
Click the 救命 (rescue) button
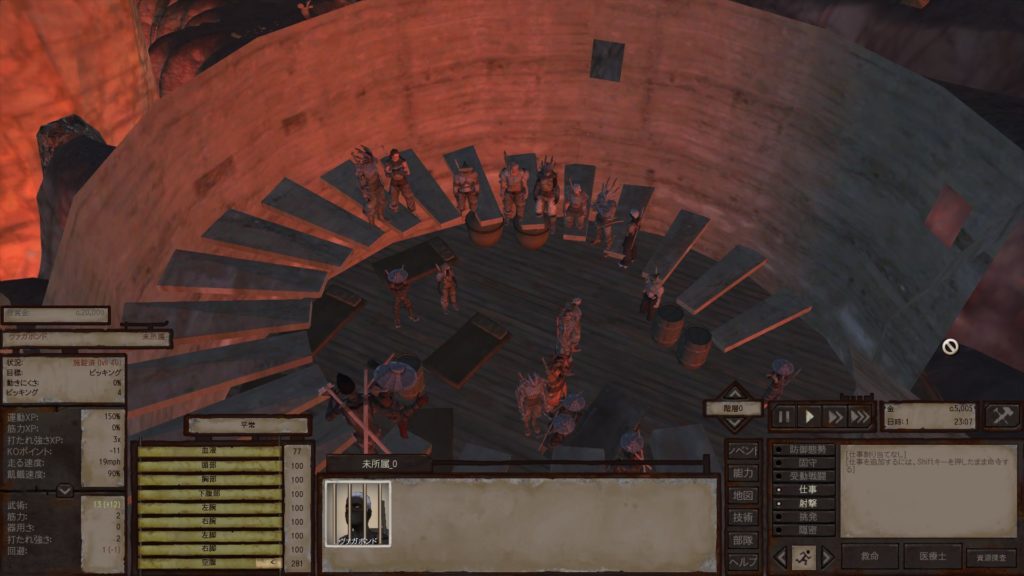(869, 556)
